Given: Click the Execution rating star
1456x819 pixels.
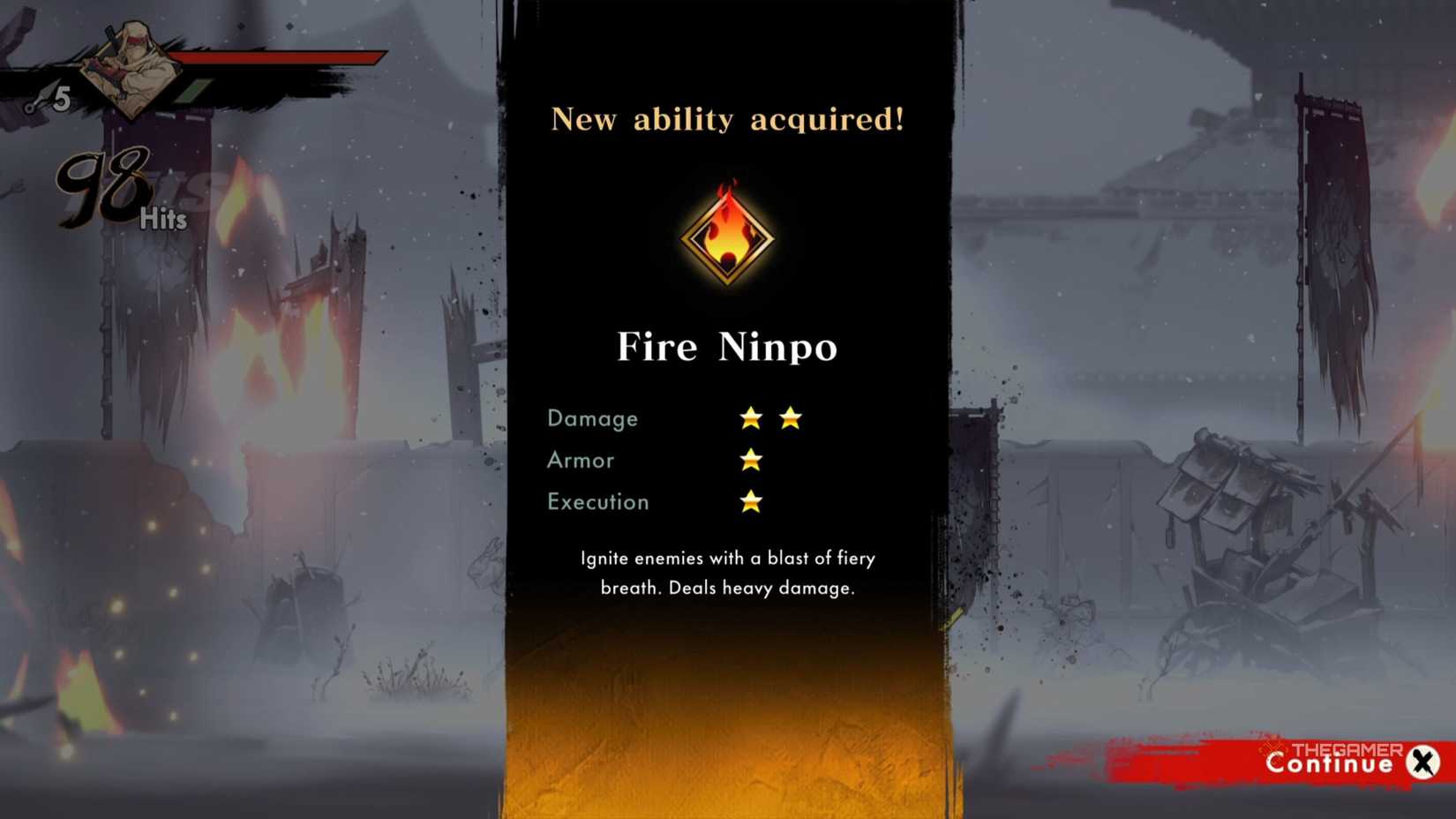Looking at the screenshot, I should click(751, 501).
